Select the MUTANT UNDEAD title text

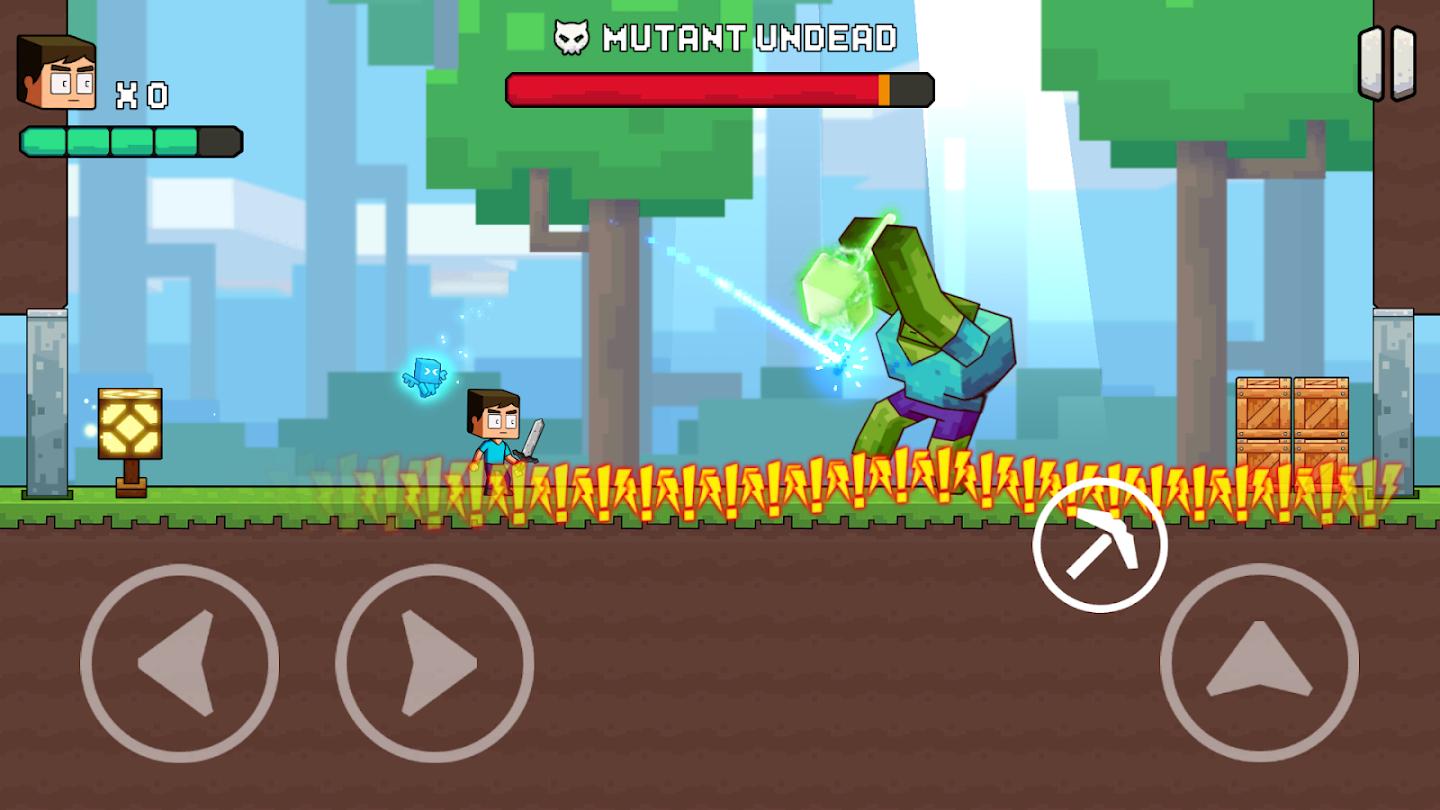(x=750, y=38)
